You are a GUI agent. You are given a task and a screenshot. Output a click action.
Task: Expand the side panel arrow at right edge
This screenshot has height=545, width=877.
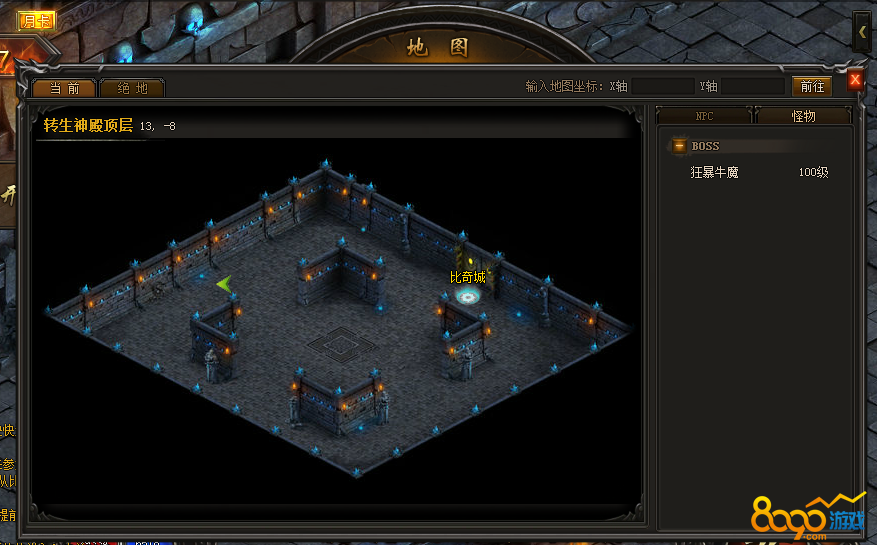862,32
